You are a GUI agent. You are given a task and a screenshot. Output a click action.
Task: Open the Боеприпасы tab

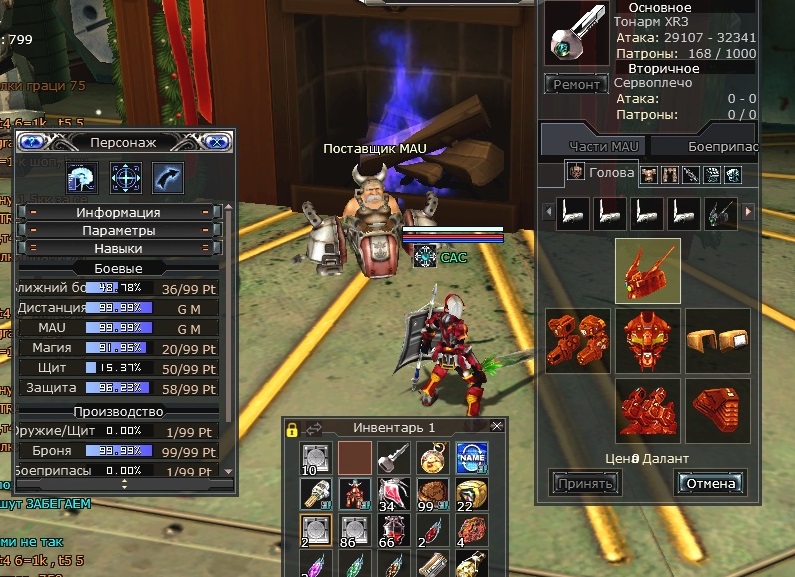(x=722, y=146)
